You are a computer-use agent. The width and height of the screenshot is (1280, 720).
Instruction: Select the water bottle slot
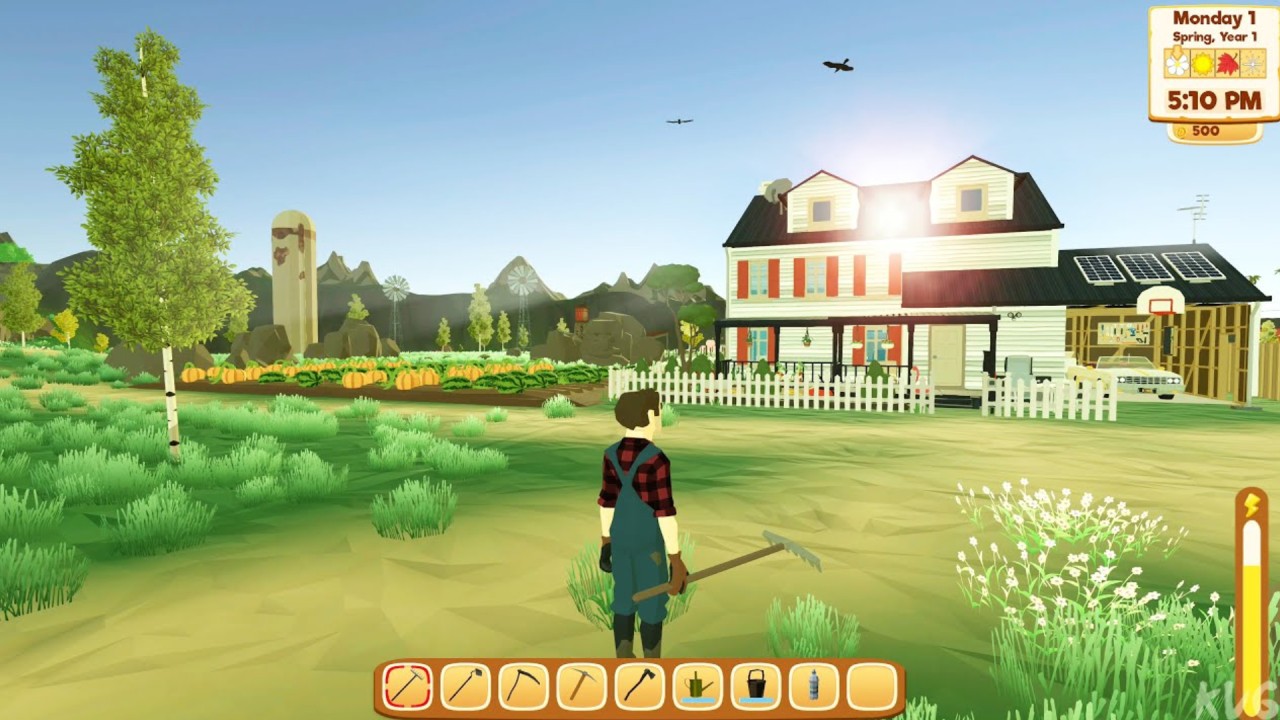tap(814, 687)
